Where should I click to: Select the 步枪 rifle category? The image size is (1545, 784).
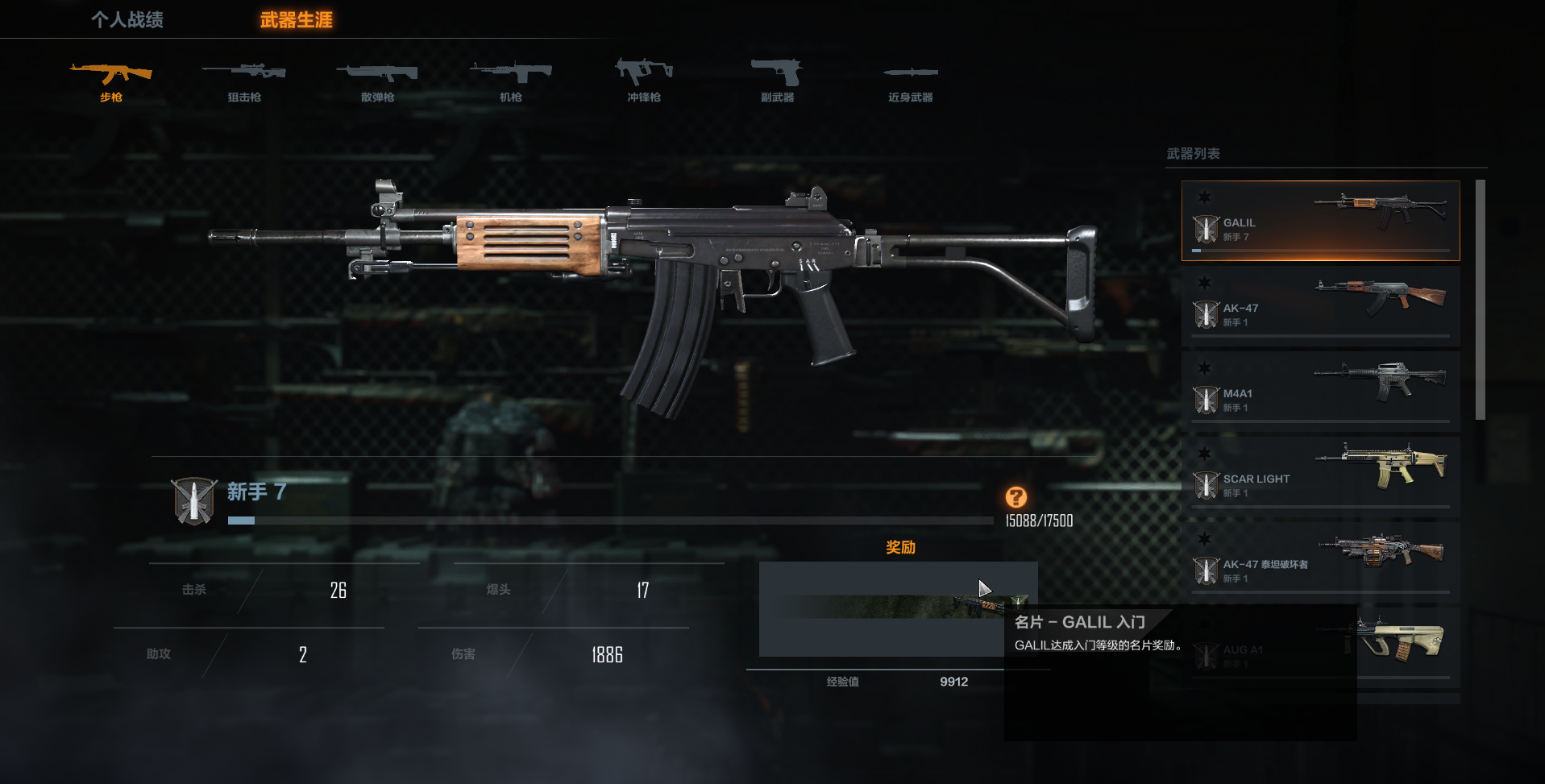tap(111, 82)
